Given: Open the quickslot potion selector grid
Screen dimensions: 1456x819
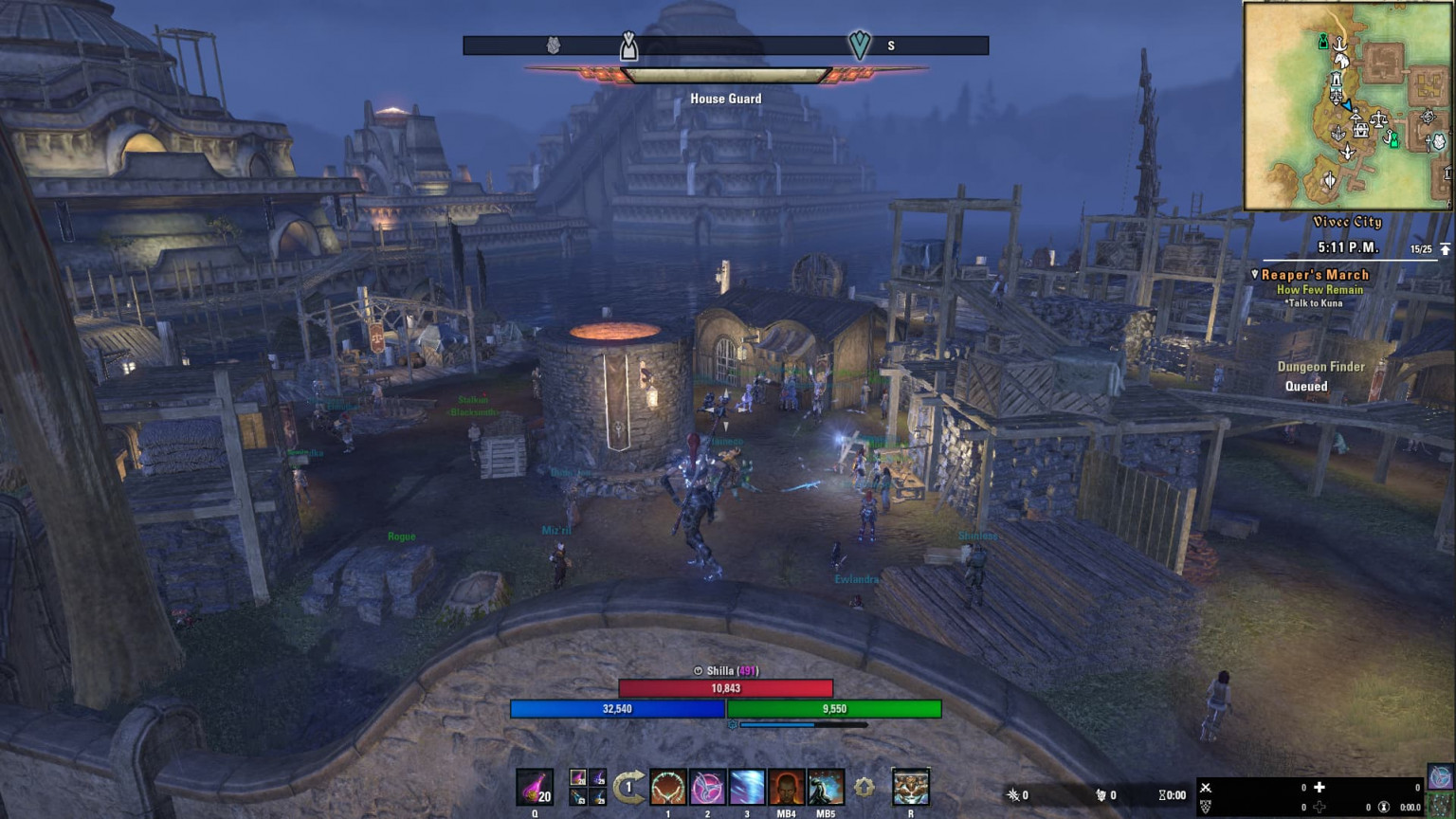Looking at the screenshot, I should pos(588,787).
